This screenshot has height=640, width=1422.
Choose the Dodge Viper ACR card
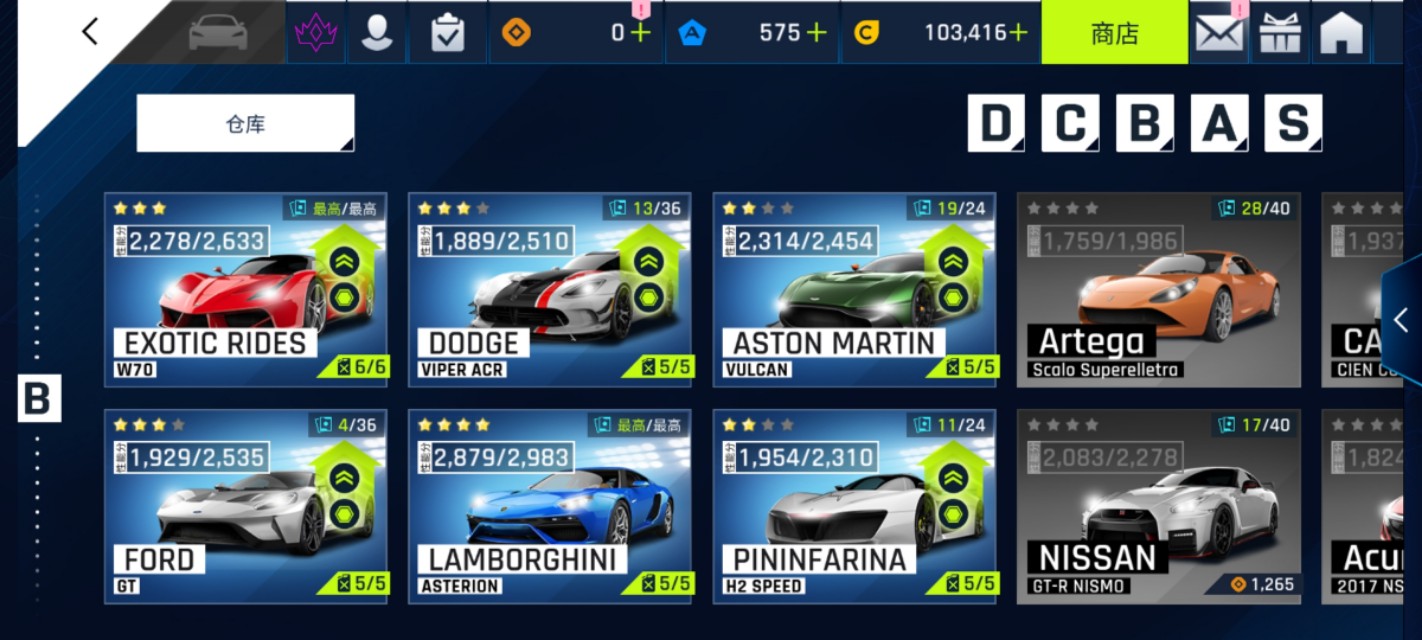[x=549, y=290]
